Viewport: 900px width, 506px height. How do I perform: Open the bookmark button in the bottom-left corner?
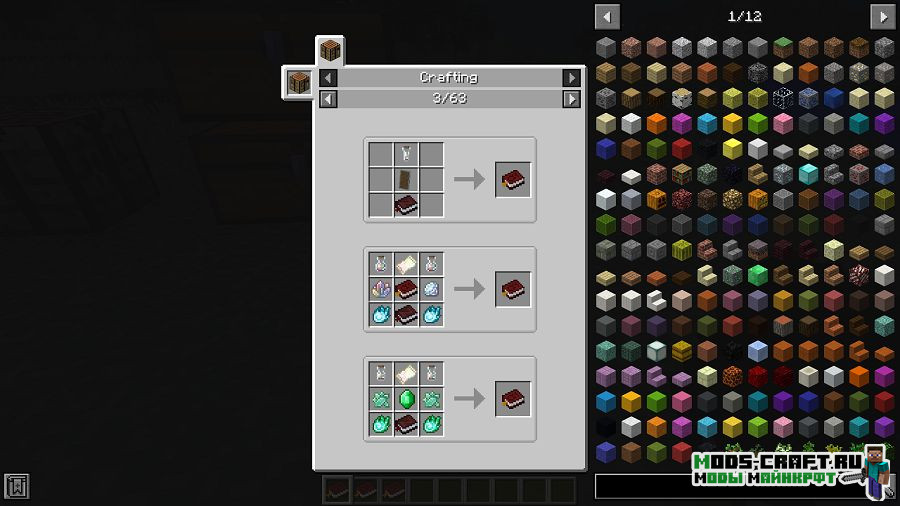(16, 487)
